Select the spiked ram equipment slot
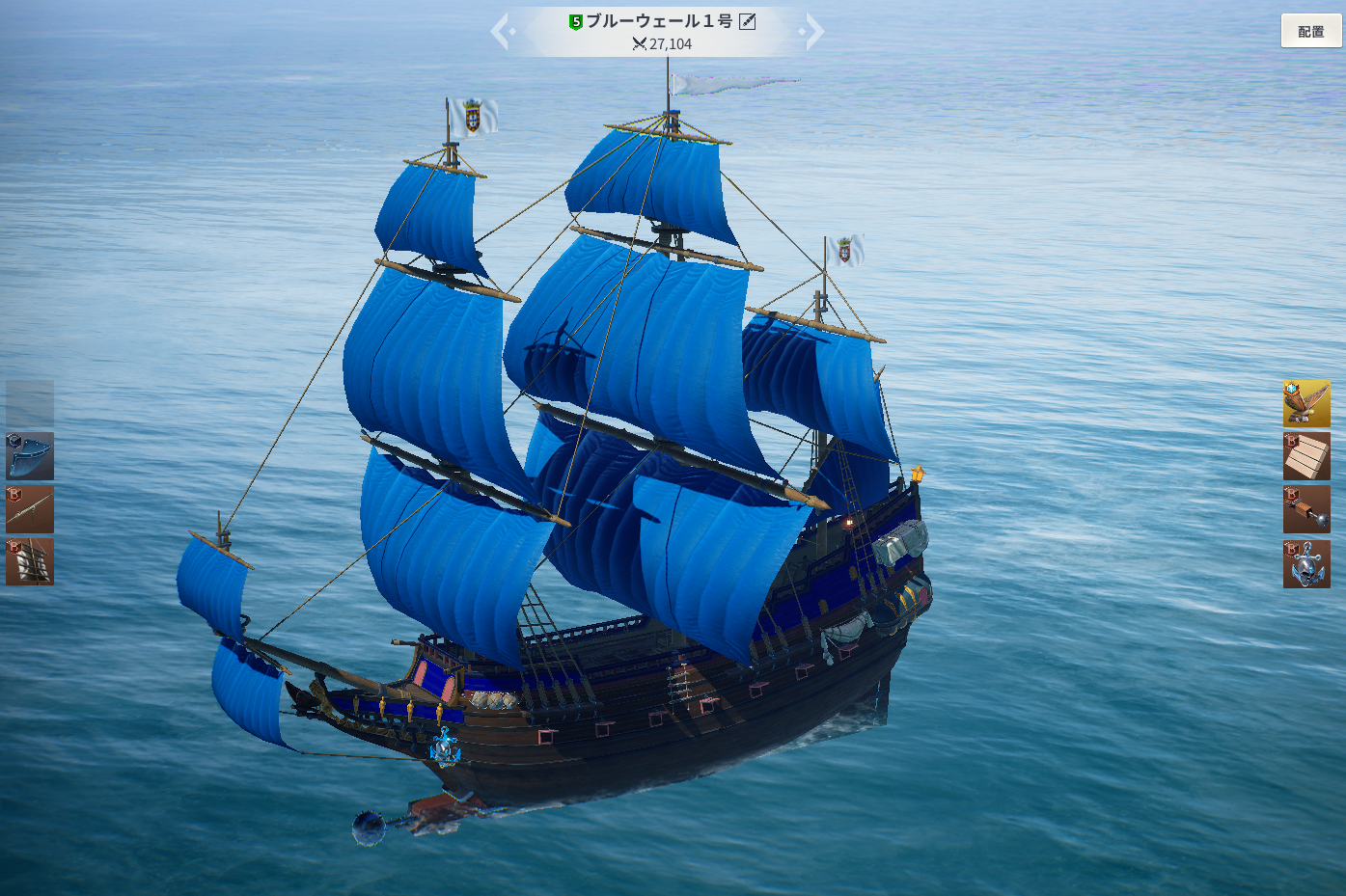 (1306, 509)
